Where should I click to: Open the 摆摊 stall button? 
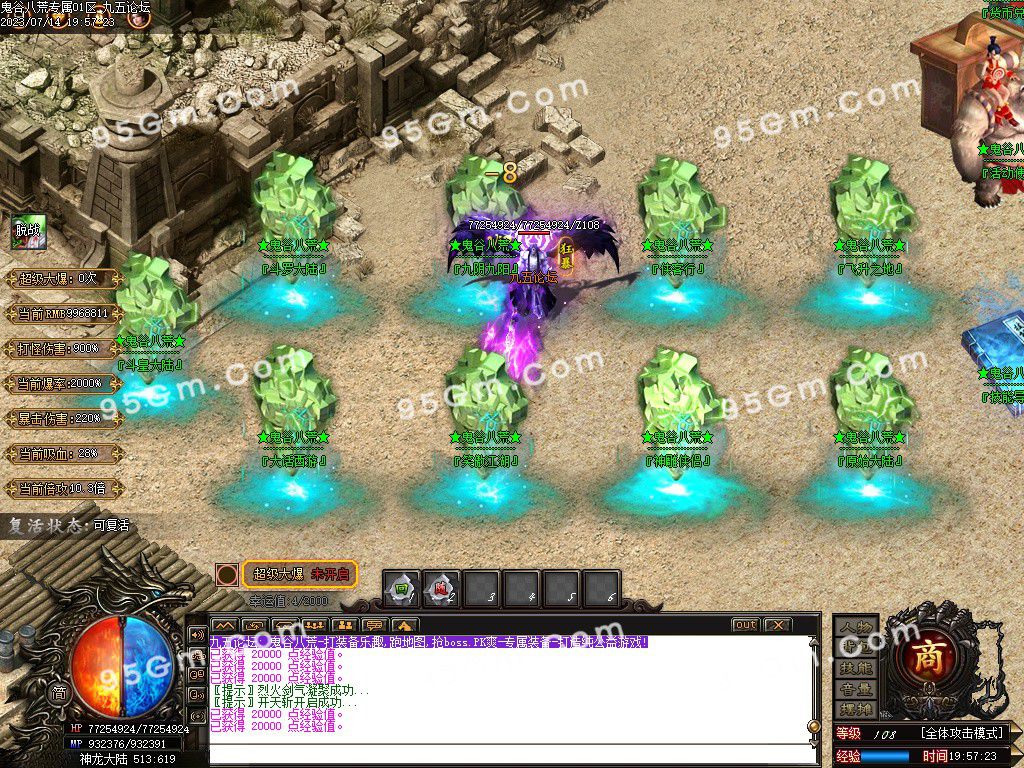click(x=856, y=709)
